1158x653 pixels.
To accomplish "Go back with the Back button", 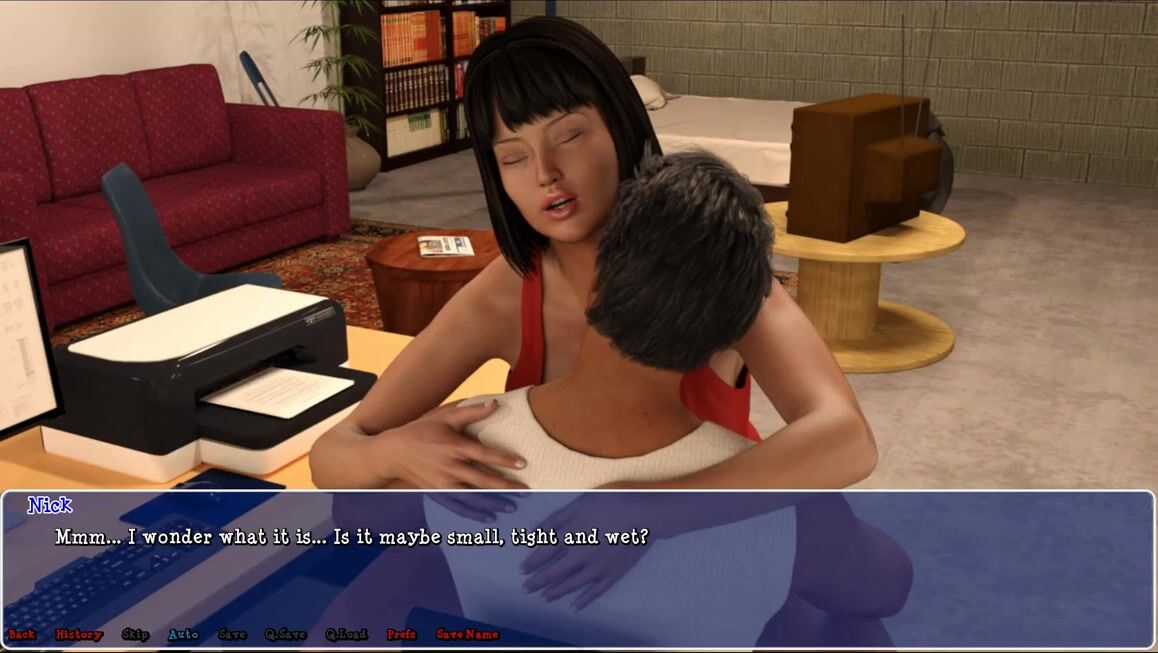I will pyautogui.click(x=21, y=634).
